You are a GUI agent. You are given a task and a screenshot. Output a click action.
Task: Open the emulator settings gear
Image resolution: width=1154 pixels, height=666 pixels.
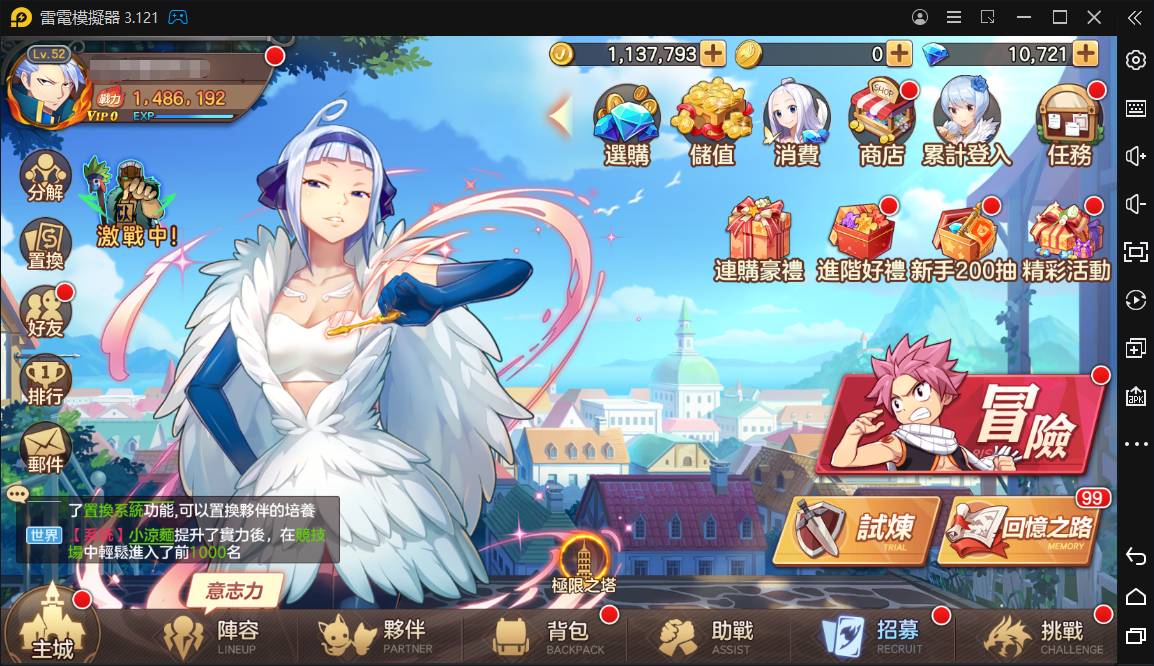click(x=1135, y=60)
